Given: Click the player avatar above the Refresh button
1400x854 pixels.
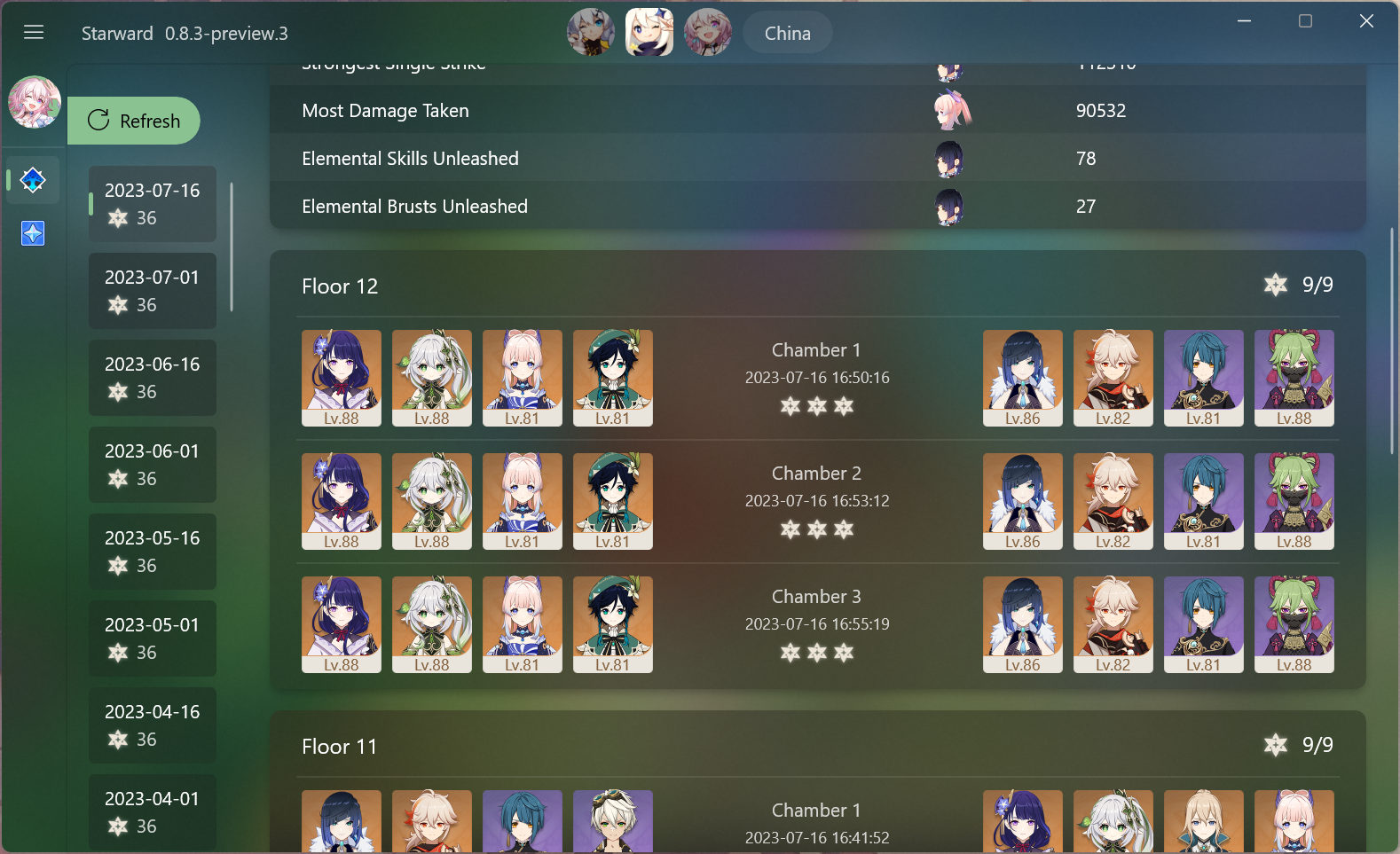Looking at the screenshot, I should pyautogui.click(x=34, y=102).
